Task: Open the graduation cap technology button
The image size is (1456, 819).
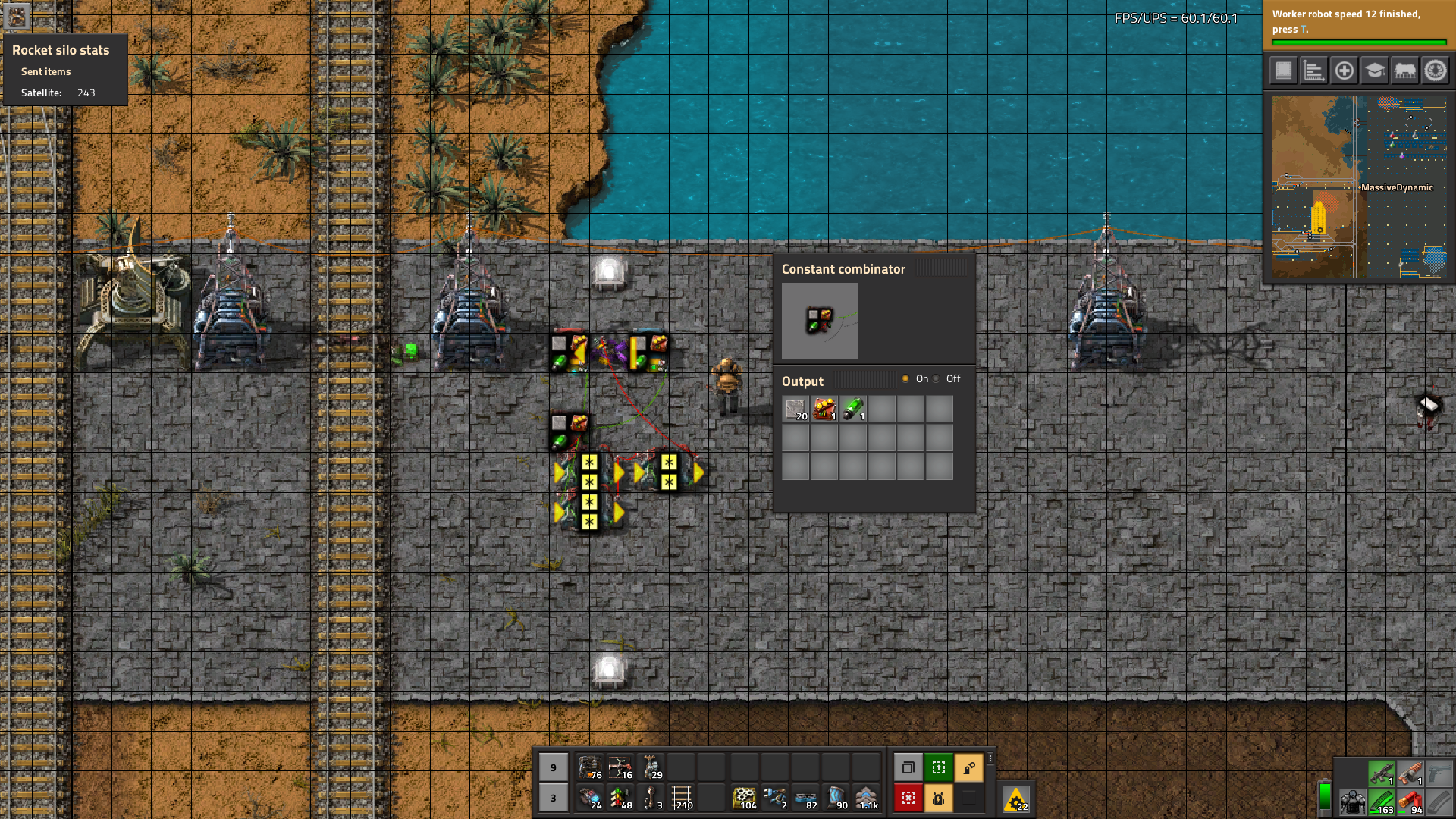Action: tap(1374, 71)
